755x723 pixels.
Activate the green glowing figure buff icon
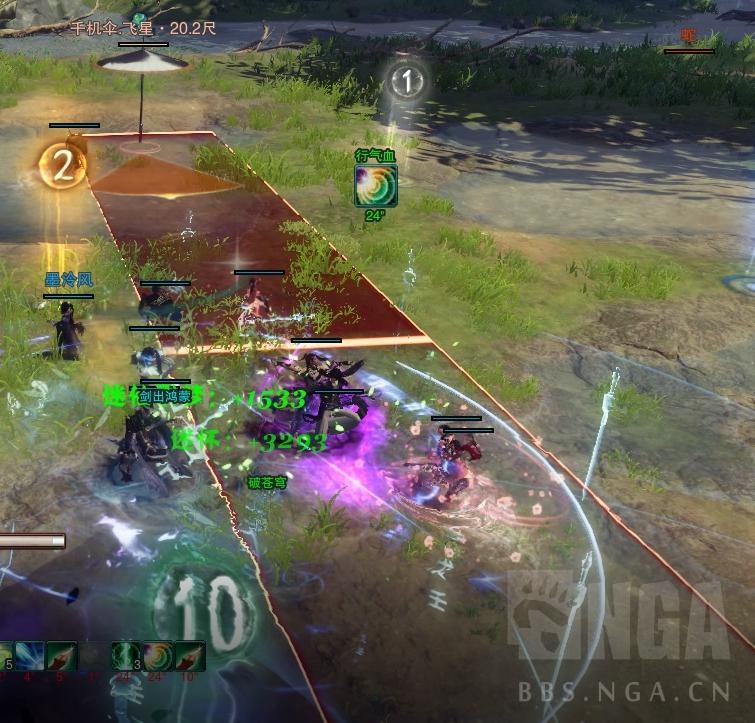(126, 656)
